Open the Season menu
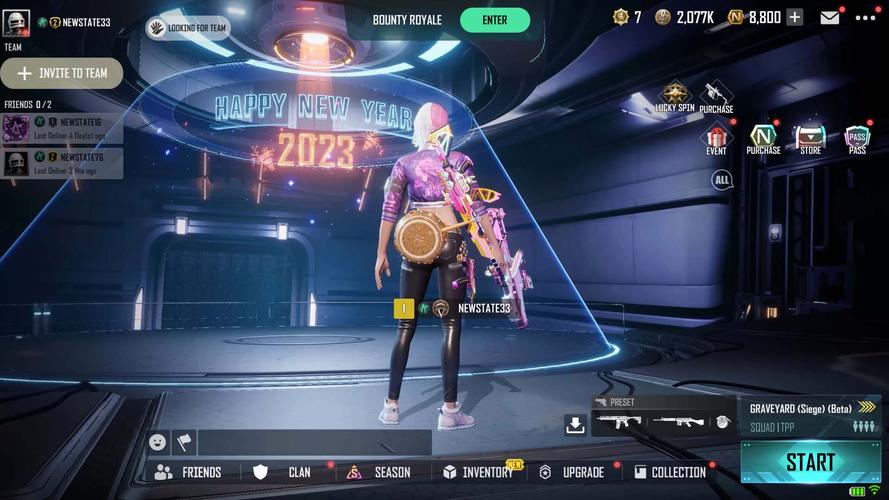Viewport: 889px width, 500px height. pyautogui.click(x=380, y=472)
